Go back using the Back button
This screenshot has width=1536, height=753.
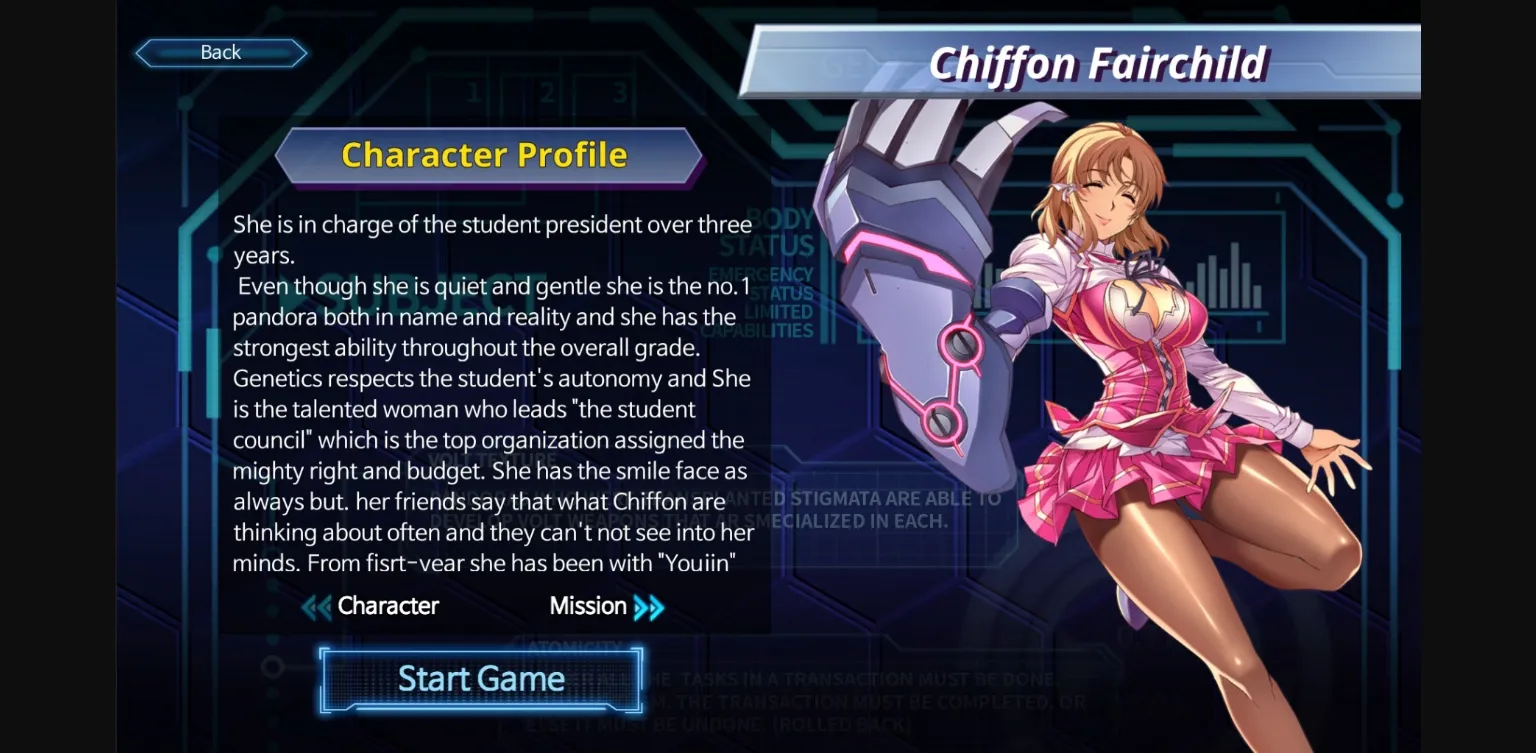click(220, 52)
